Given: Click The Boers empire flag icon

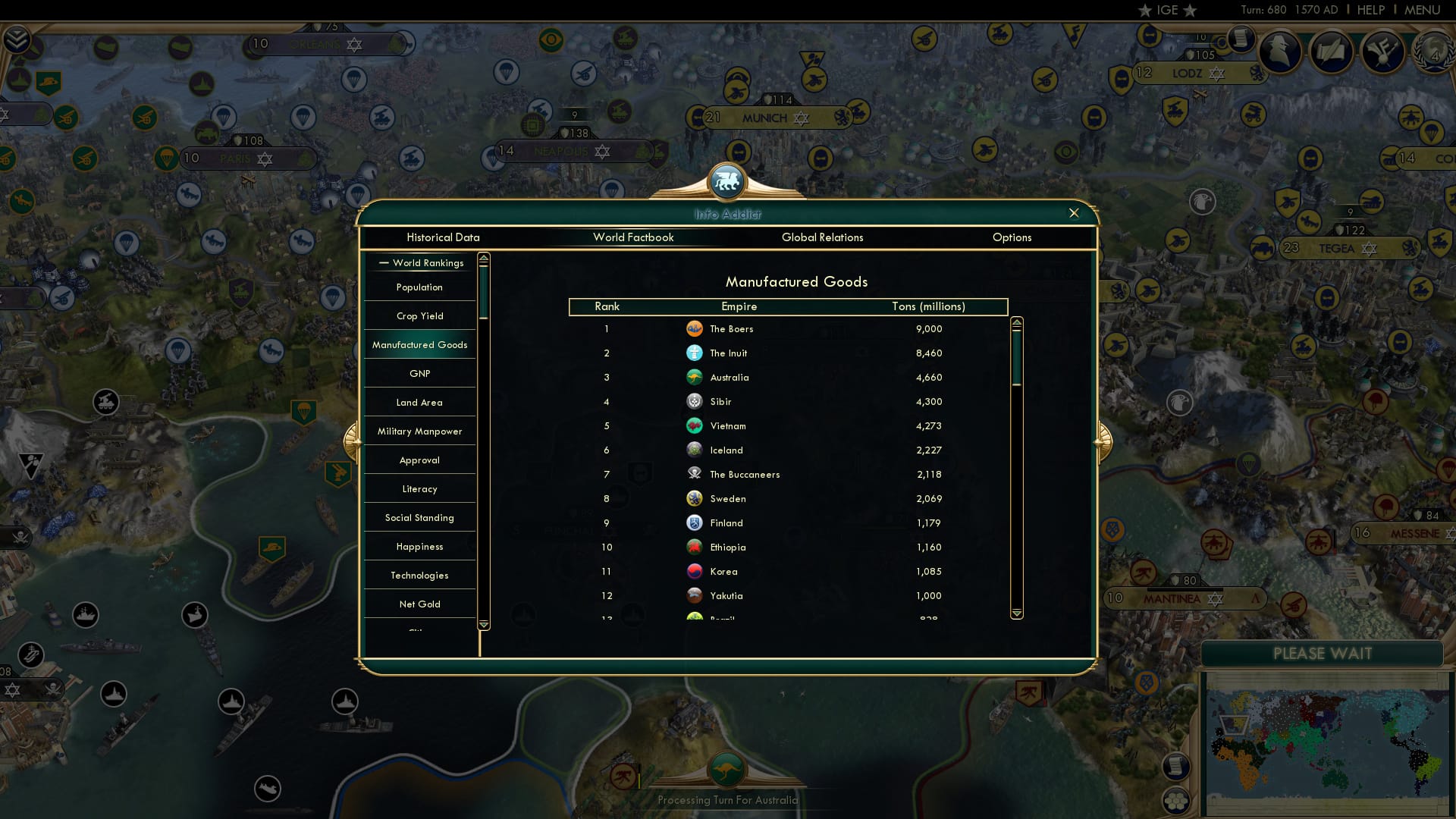Looking at the screenshot, I should point(695,329).
